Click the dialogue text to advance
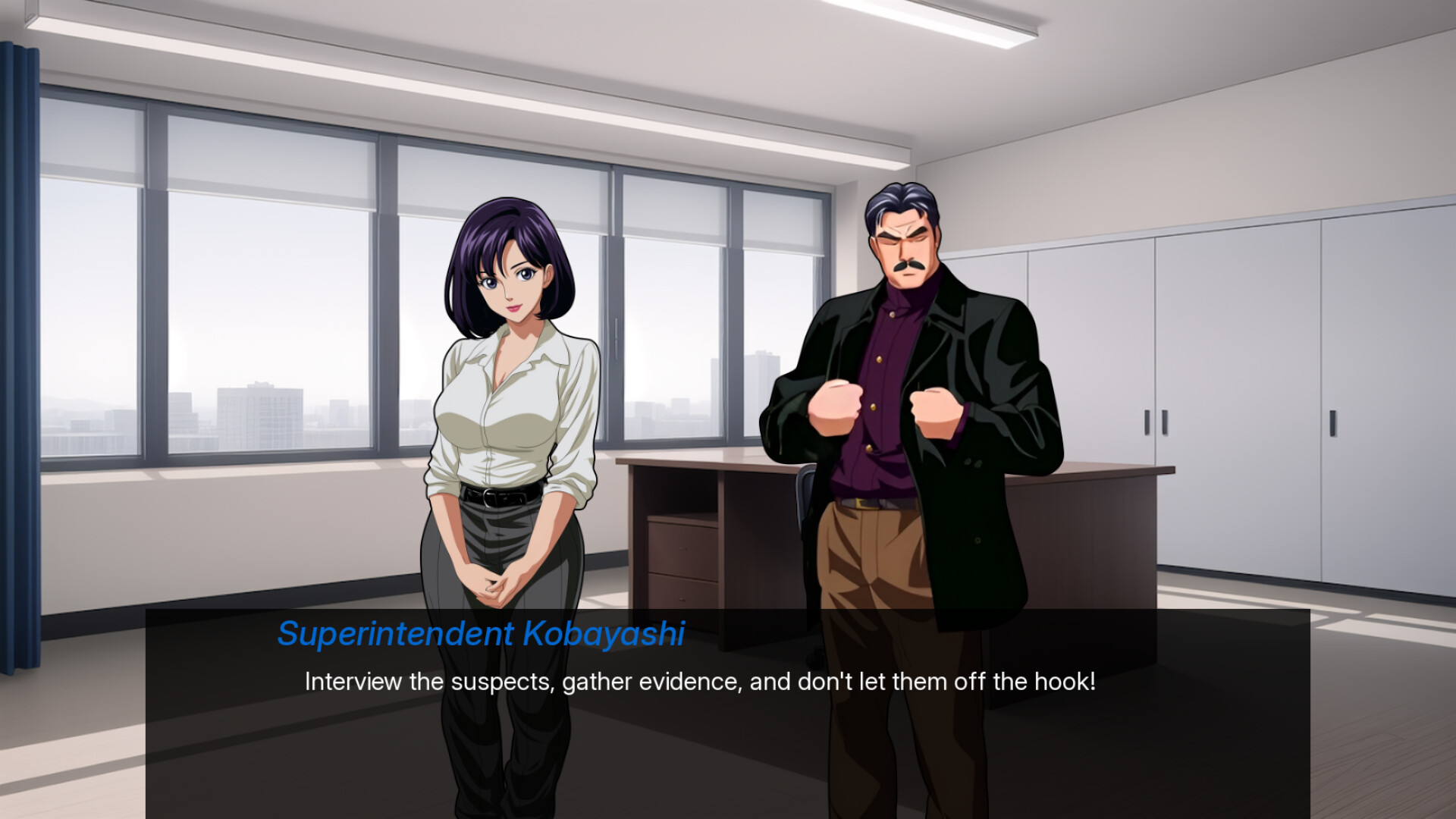This screenshot has height=819, width=1456. pos(698,682)
